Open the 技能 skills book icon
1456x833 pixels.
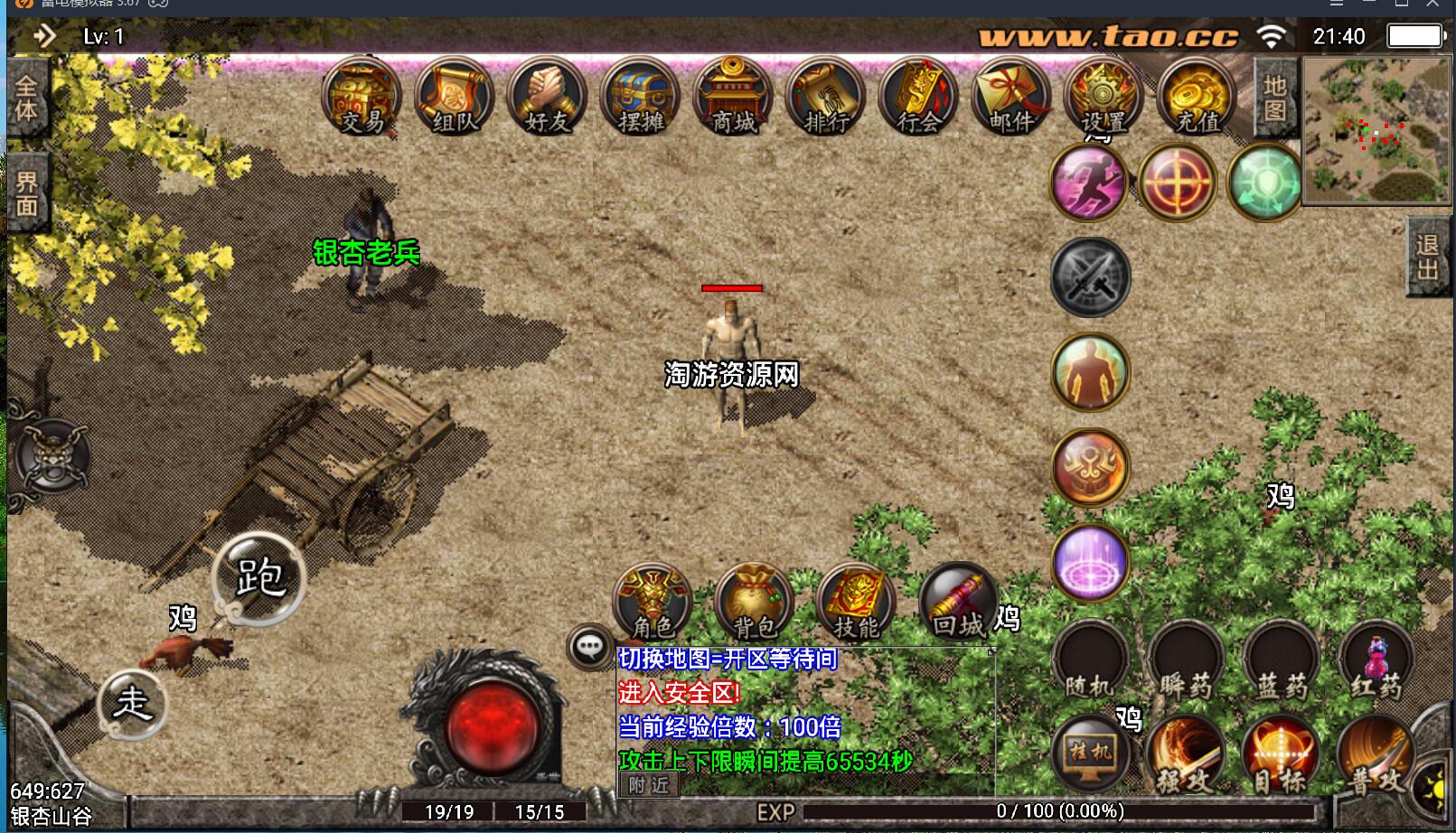(857, 601)
